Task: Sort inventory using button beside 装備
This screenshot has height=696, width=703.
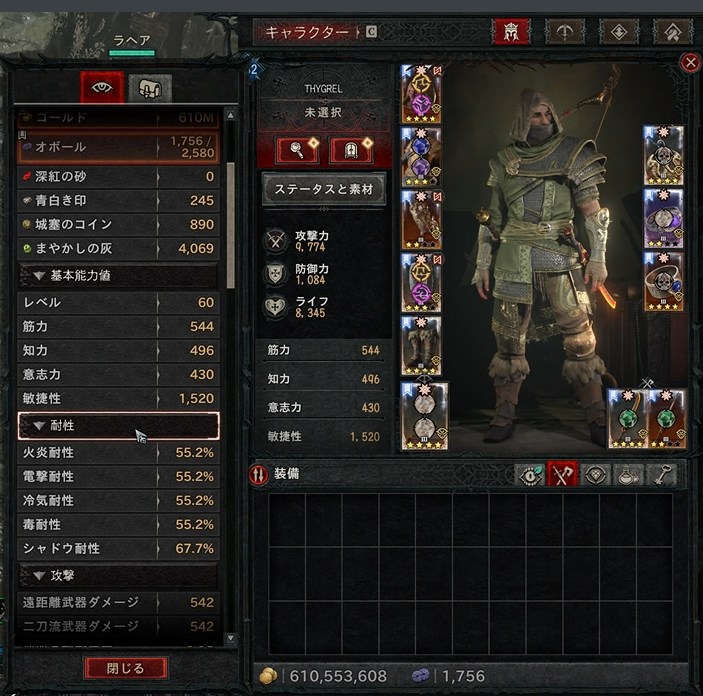Action: coord(257,475)
